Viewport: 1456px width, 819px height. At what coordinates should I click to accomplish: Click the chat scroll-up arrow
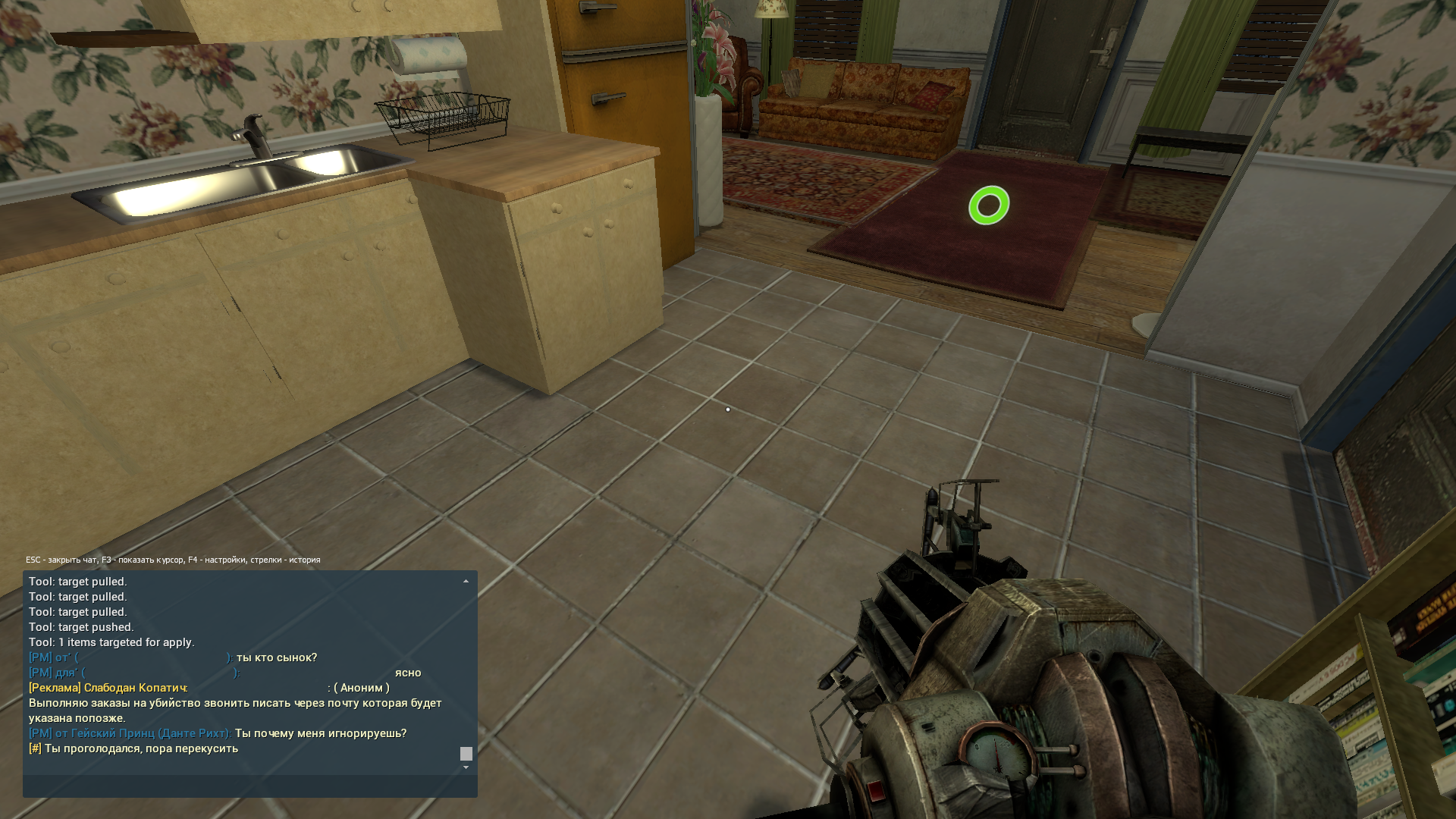click(x=466, y=582)
